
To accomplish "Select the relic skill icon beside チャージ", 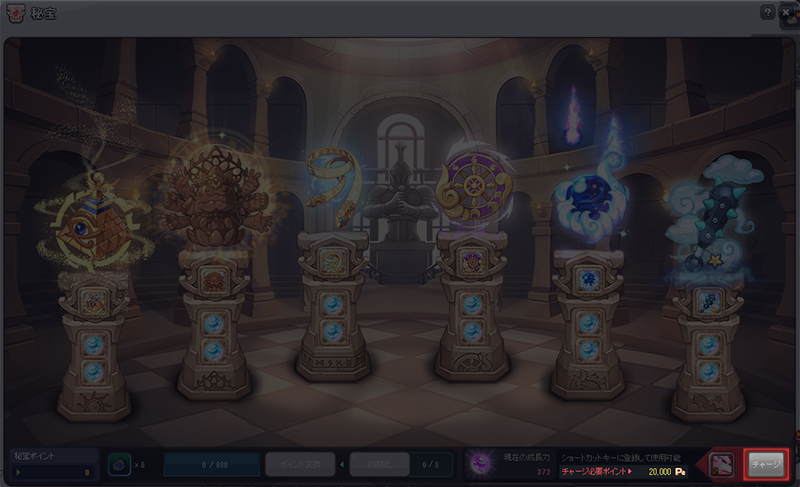I will (722, 465).
